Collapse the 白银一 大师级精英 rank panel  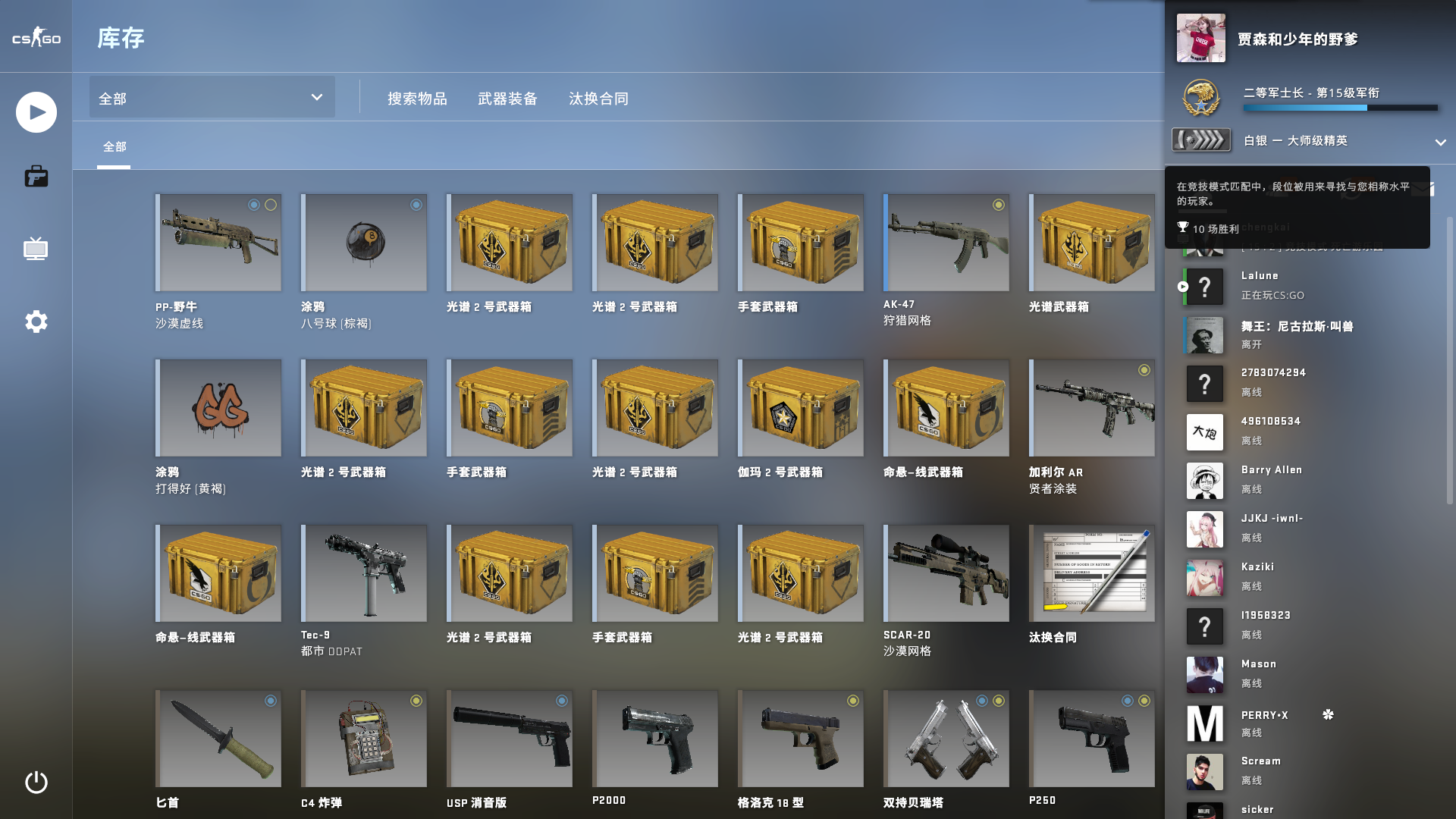click(x=1442, y=141)
